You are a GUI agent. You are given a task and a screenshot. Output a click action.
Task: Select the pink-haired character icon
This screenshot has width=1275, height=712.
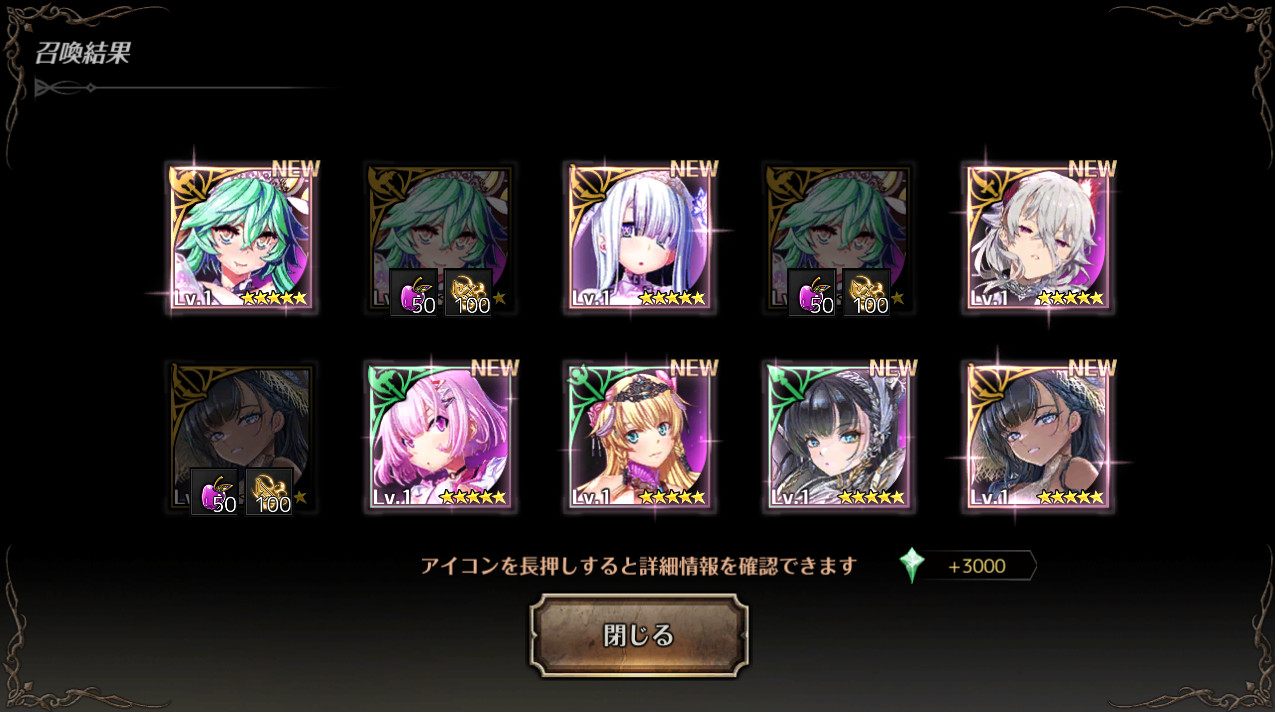pyautogui.click(x=440, y=437)
